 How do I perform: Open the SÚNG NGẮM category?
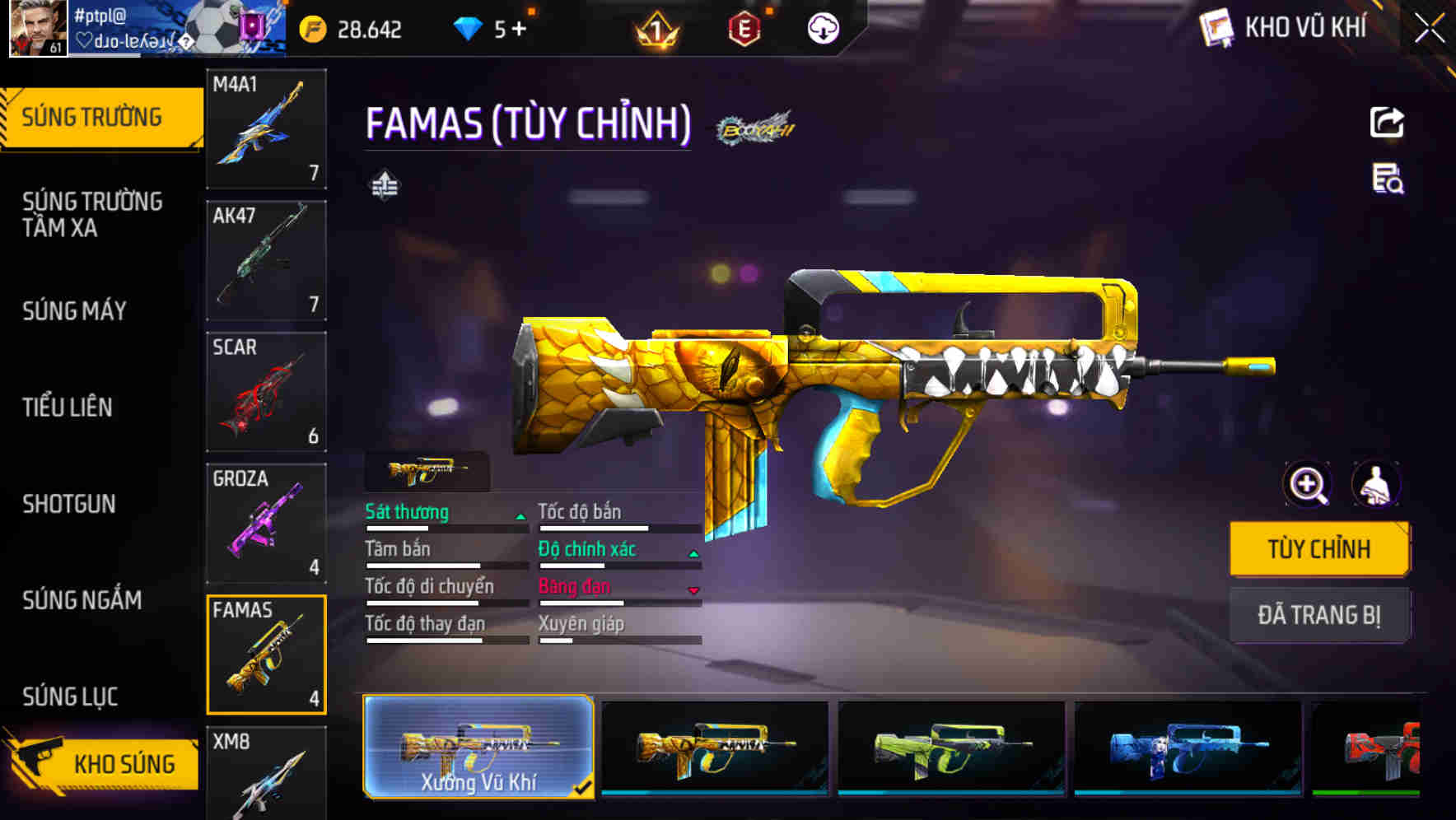82,601
